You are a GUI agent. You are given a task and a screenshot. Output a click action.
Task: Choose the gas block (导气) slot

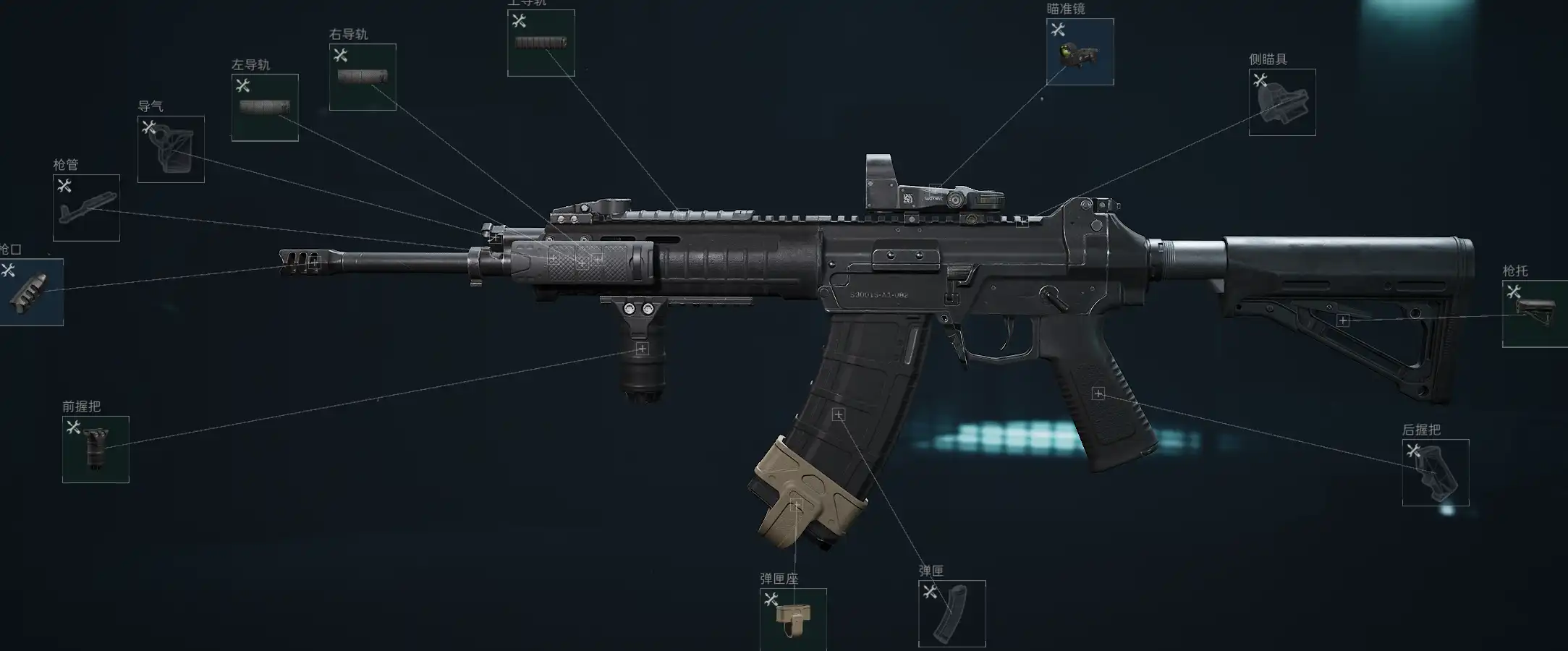tap(171, 149)
